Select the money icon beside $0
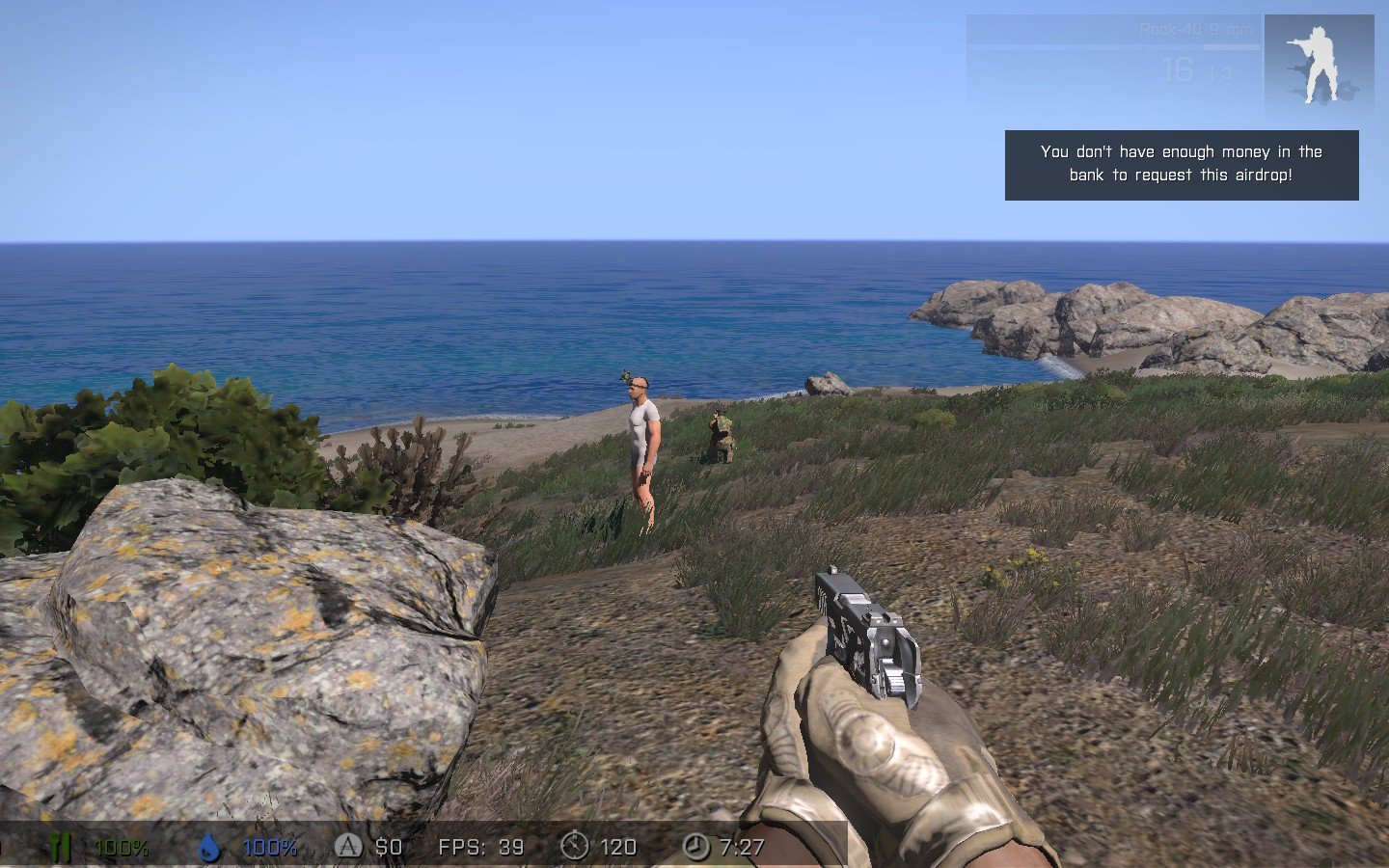 pos(348,846)
